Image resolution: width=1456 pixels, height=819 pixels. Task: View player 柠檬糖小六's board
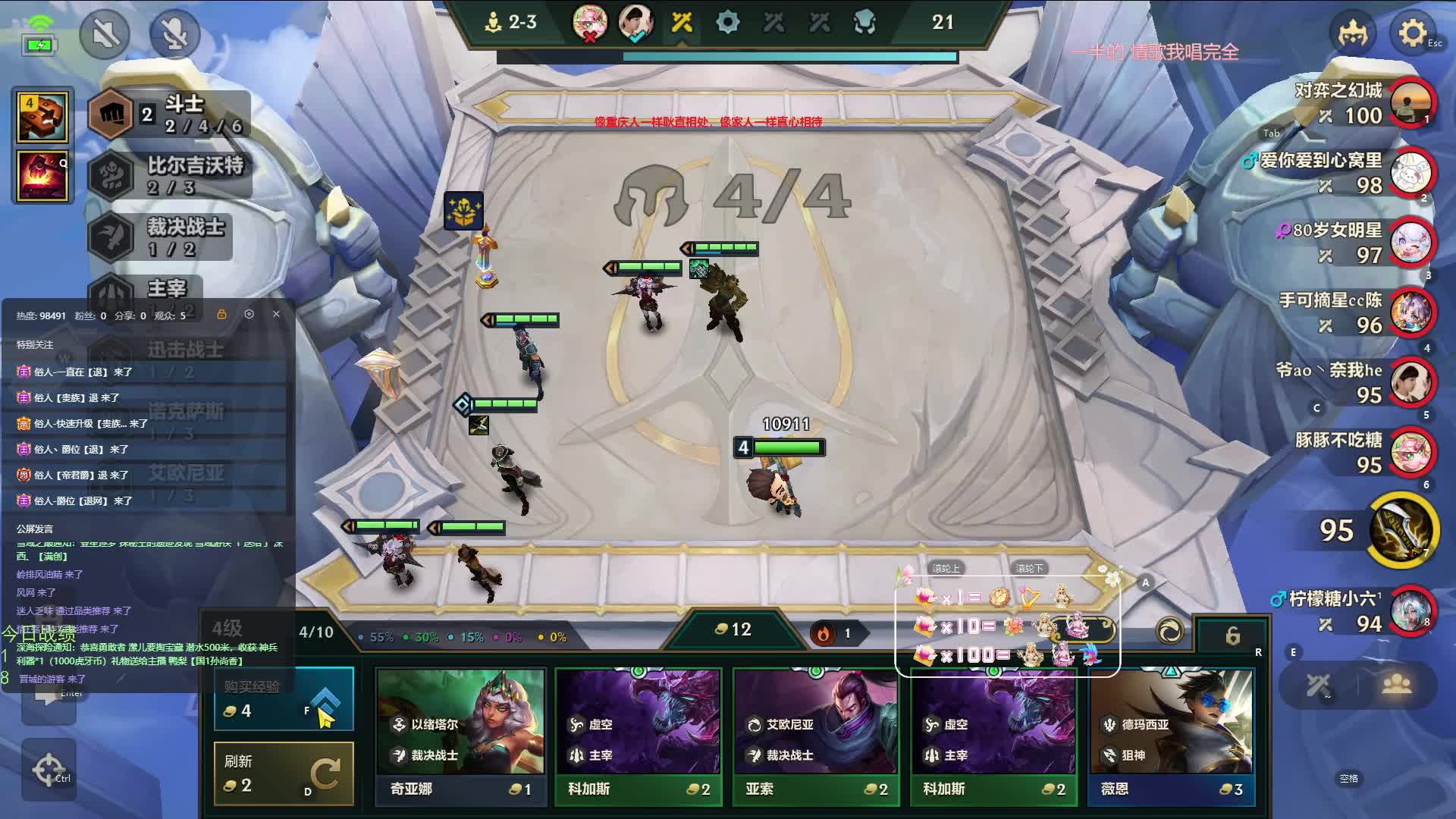(1410, 611)
